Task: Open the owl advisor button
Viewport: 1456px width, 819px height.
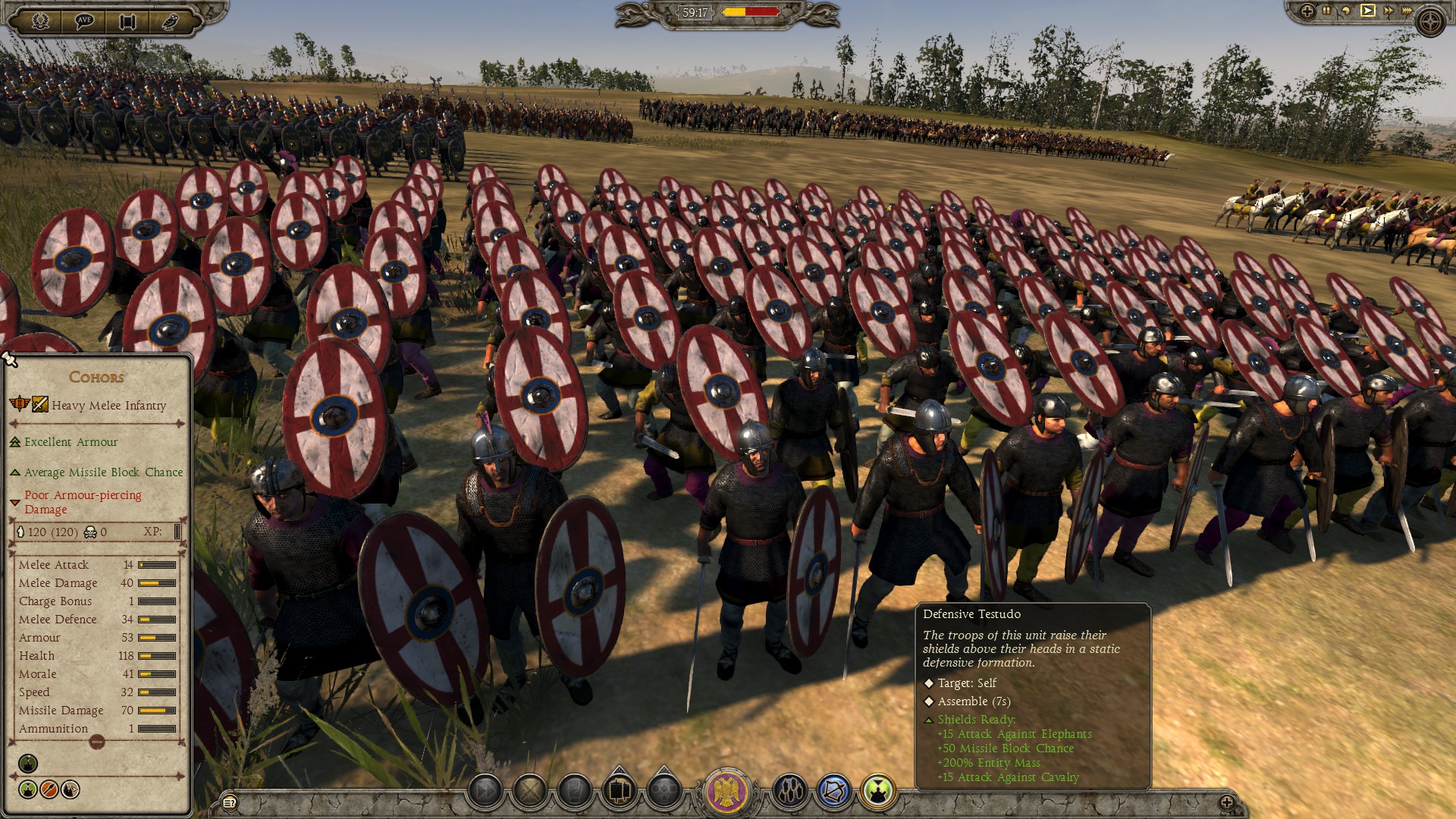Action: point(171,20)
